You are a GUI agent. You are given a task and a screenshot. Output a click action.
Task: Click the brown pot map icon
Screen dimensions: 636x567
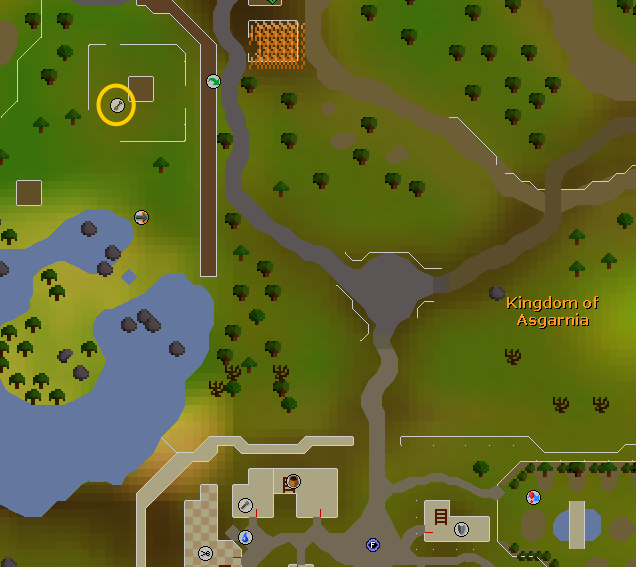[293, 481]
